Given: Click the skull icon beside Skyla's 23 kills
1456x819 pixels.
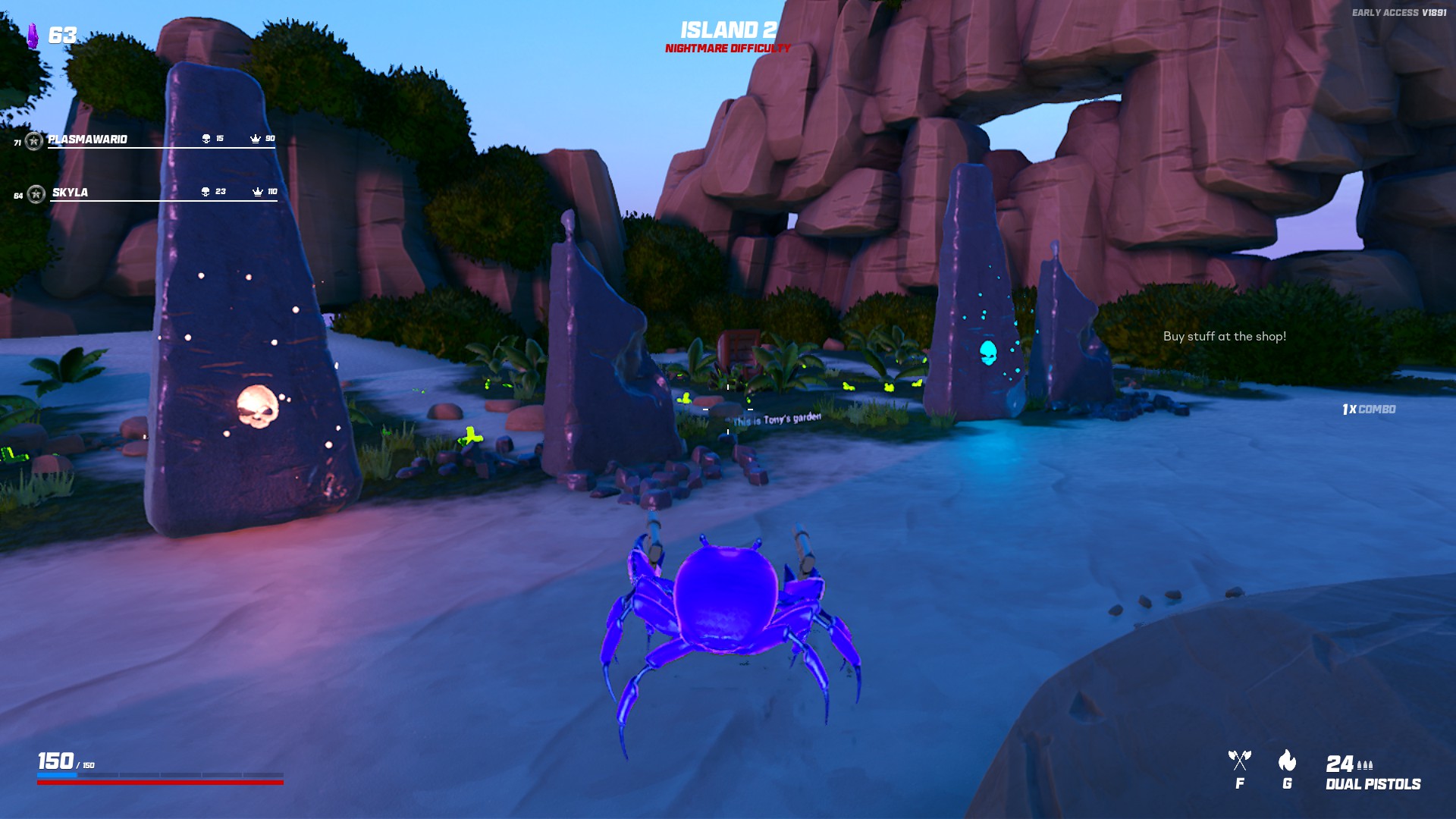Looking at the screenshot, I should [205, 192].
